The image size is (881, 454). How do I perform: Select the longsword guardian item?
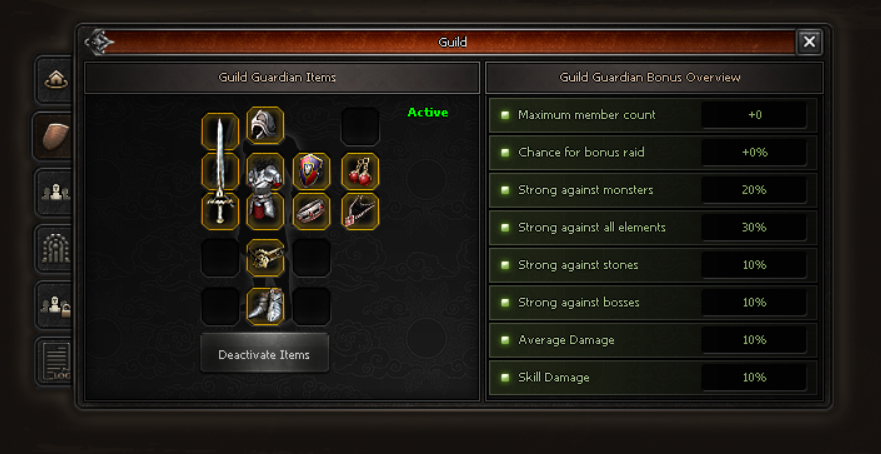(x=219, y=170)
